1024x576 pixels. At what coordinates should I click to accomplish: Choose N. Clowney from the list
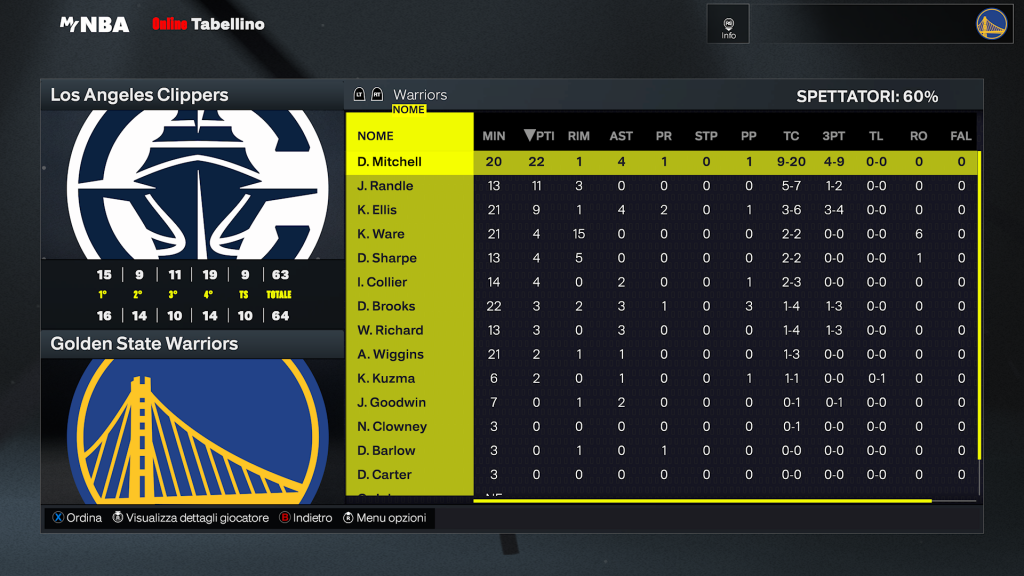click(392, 426)
